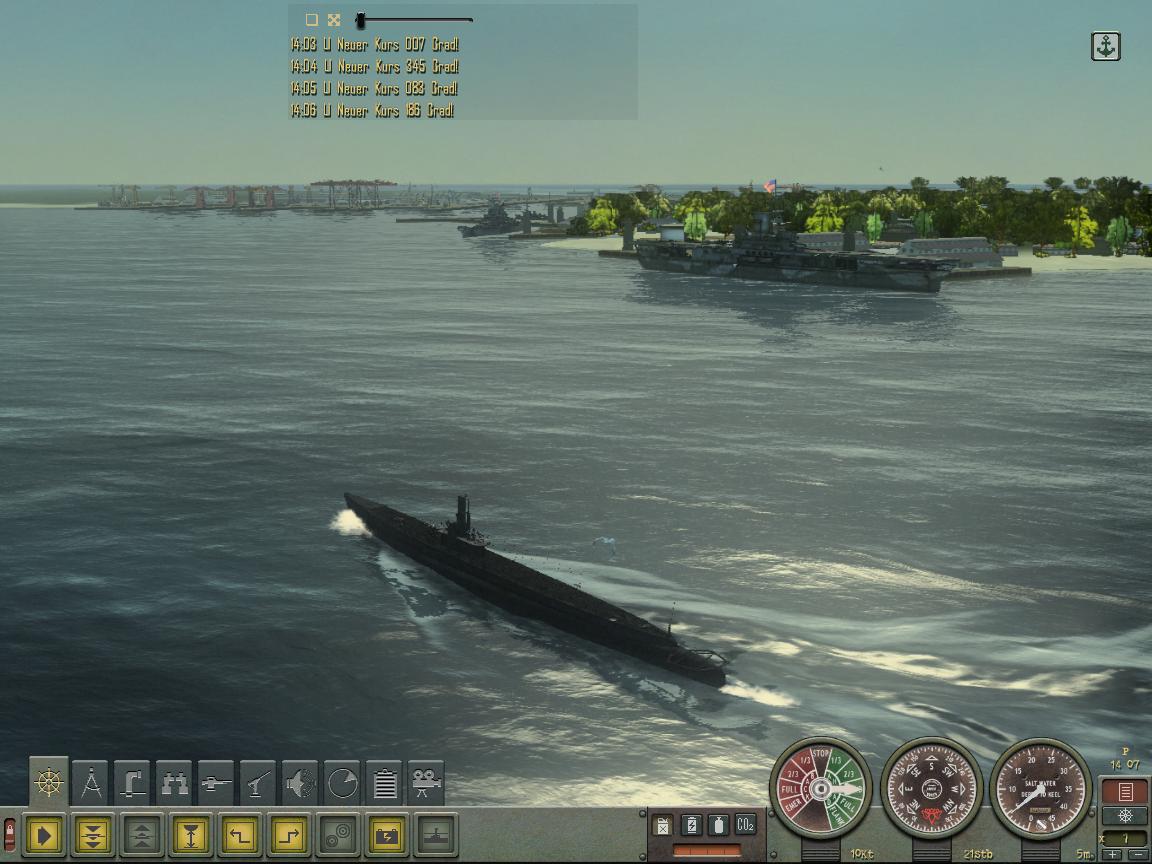Screen dimensions: 1152x864
Task: Open the ship's wheel helm tab
Action: [49, 783]
